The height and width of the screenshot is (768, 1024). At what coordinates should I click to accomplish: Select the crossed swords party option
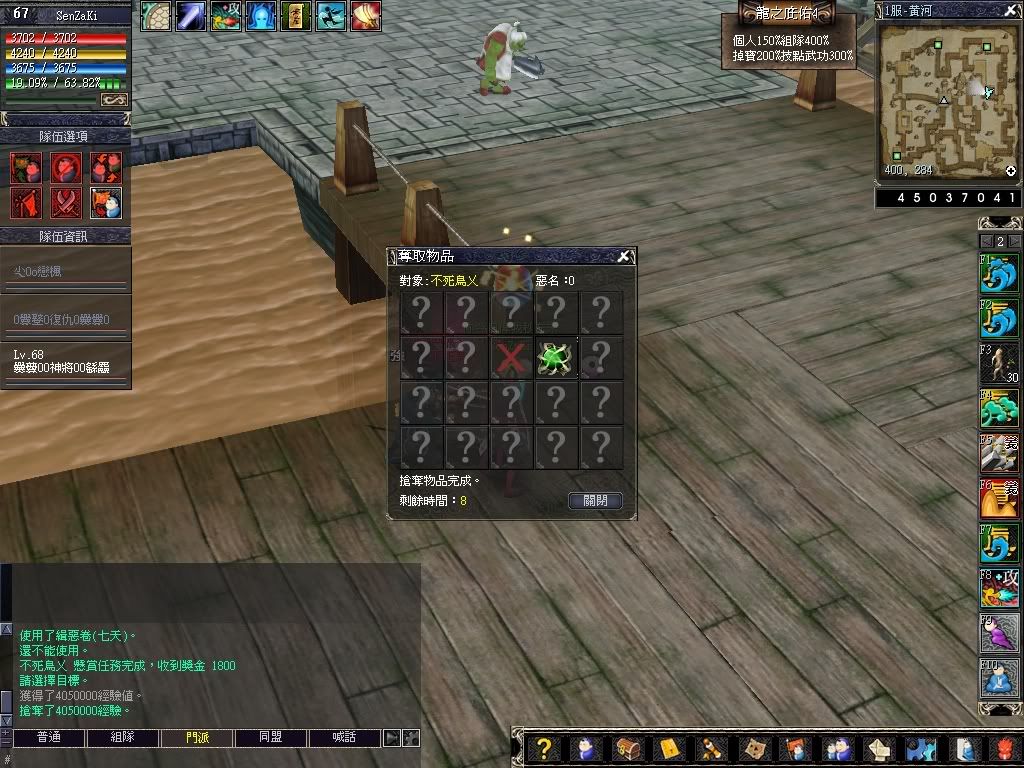click(x=66, y=203)
